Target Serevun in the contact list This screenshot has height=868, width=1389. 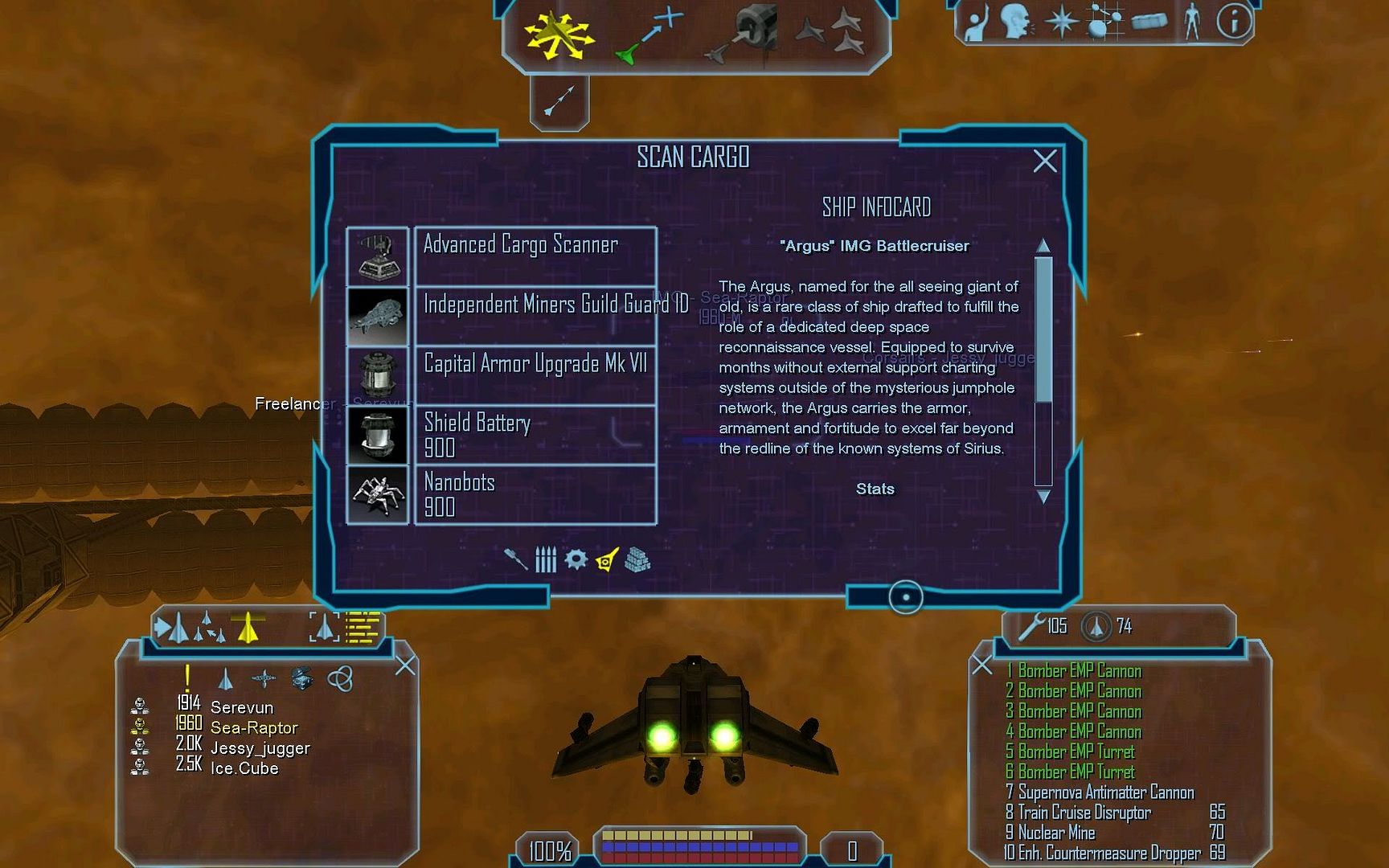click(242, 707)
